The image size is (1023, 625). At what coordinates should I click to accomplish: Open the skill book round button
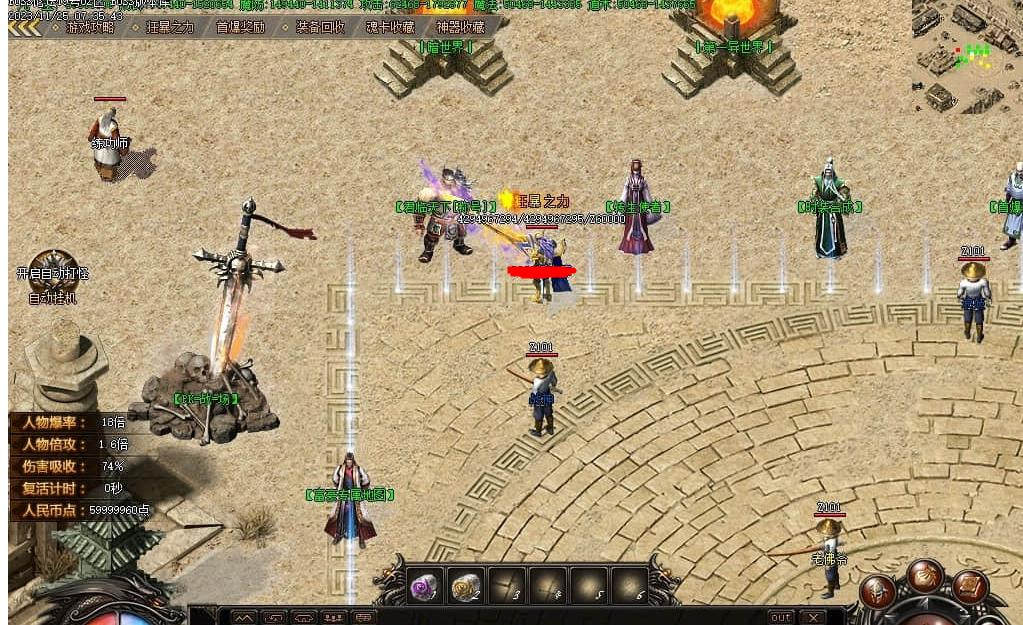[970, 587]
